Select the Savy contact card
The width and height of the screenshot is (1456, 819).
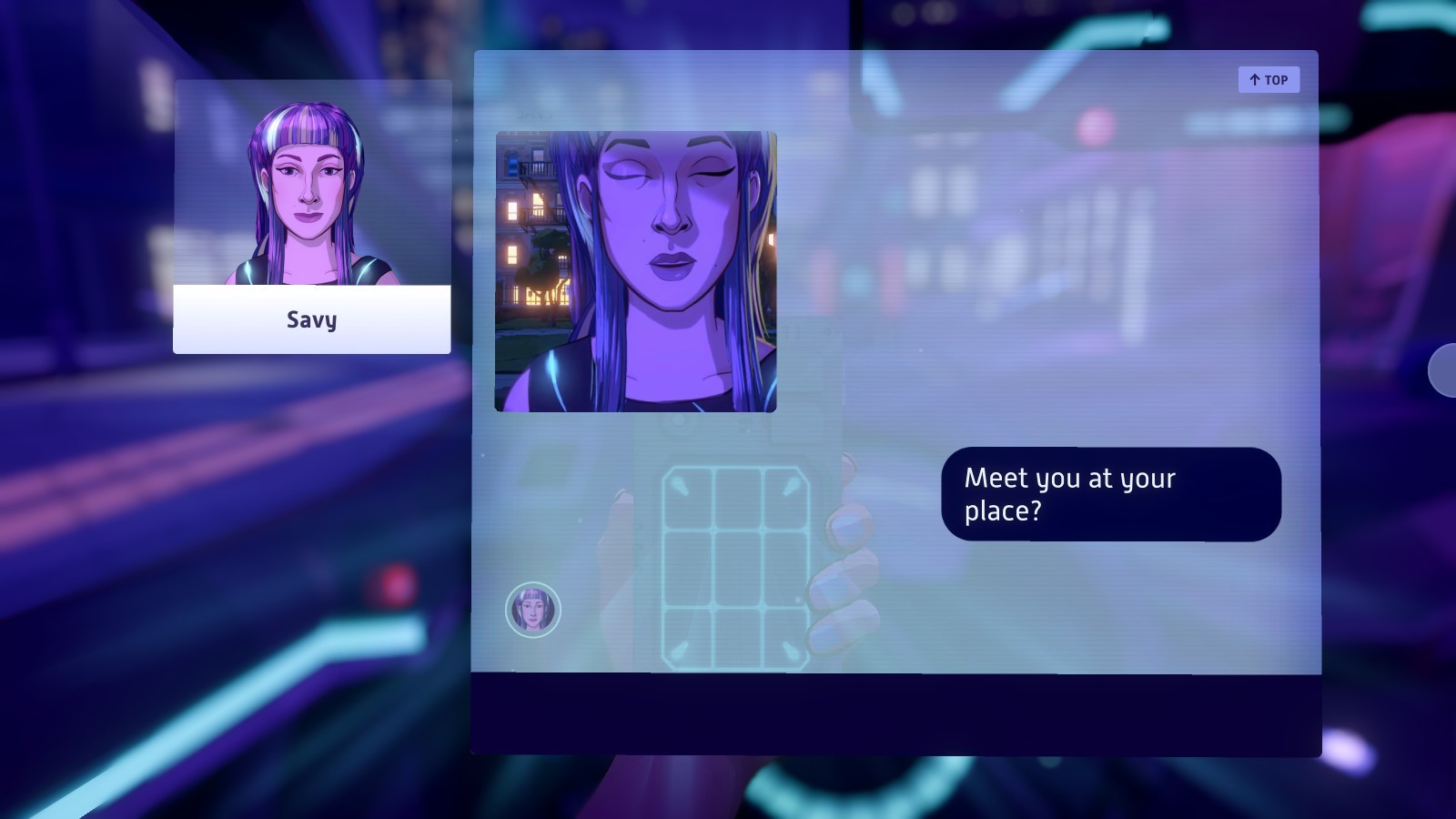312,217
